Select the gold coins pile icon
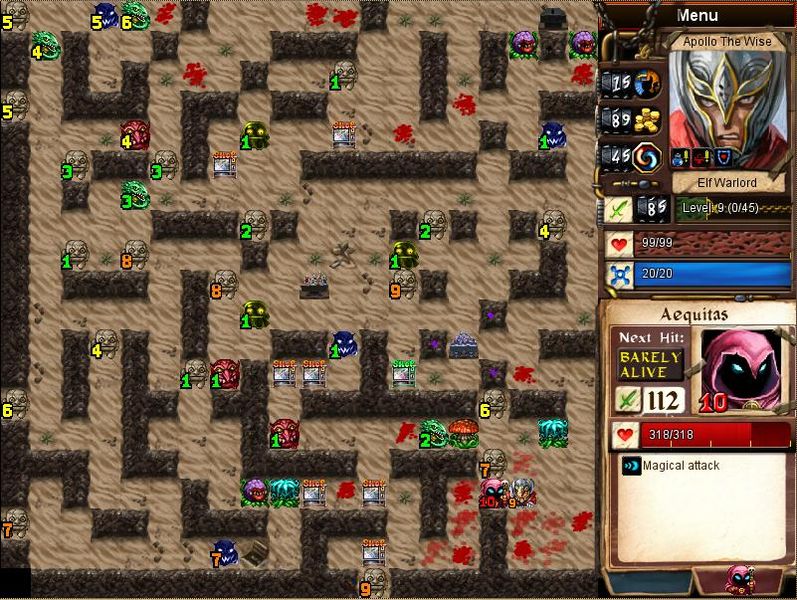 click(x=649, y=119)
